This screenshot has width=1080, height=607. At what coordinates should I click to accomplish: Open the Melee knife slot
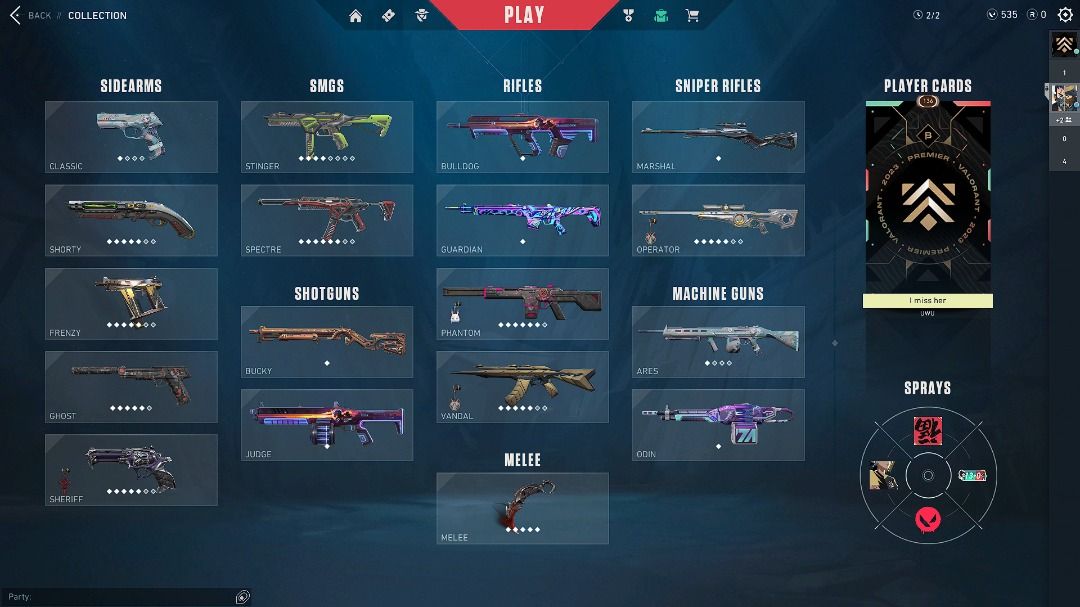coord(522,508)
